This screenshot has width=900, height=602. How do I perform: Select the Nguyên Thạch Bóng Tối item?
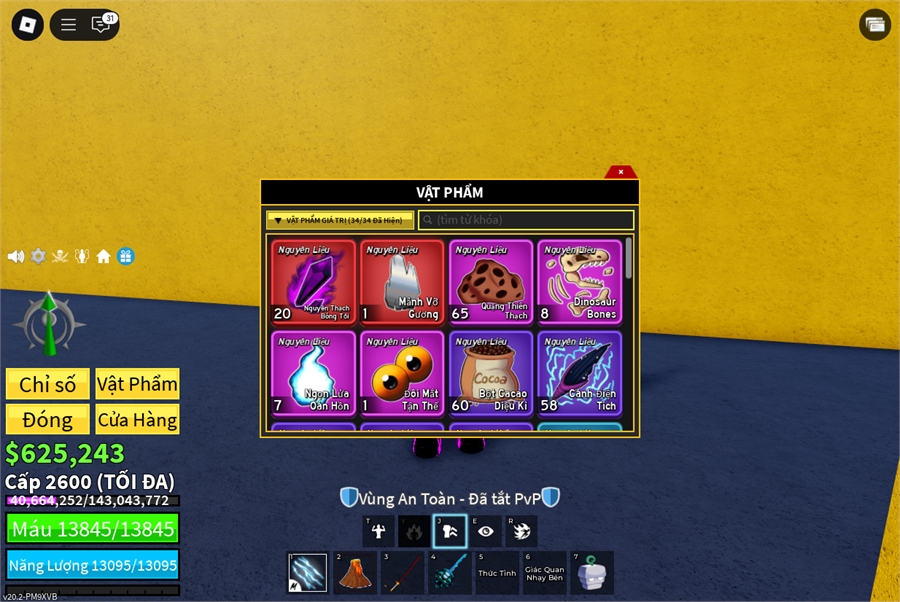click(x=313, y=282)
